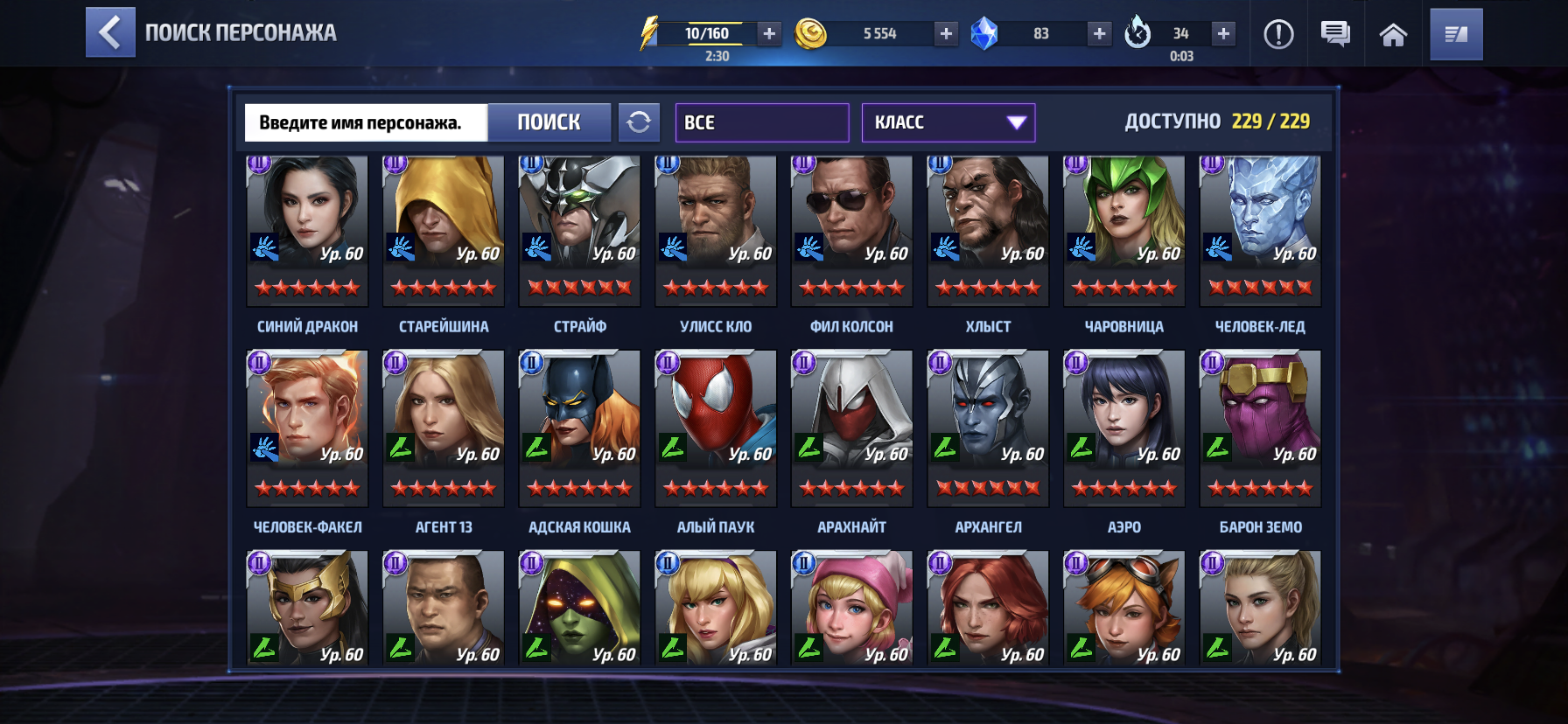Tap the lightning energy icon
Image resolution: width=1568 pixels, height=724 pixels.
coord(648,33)
